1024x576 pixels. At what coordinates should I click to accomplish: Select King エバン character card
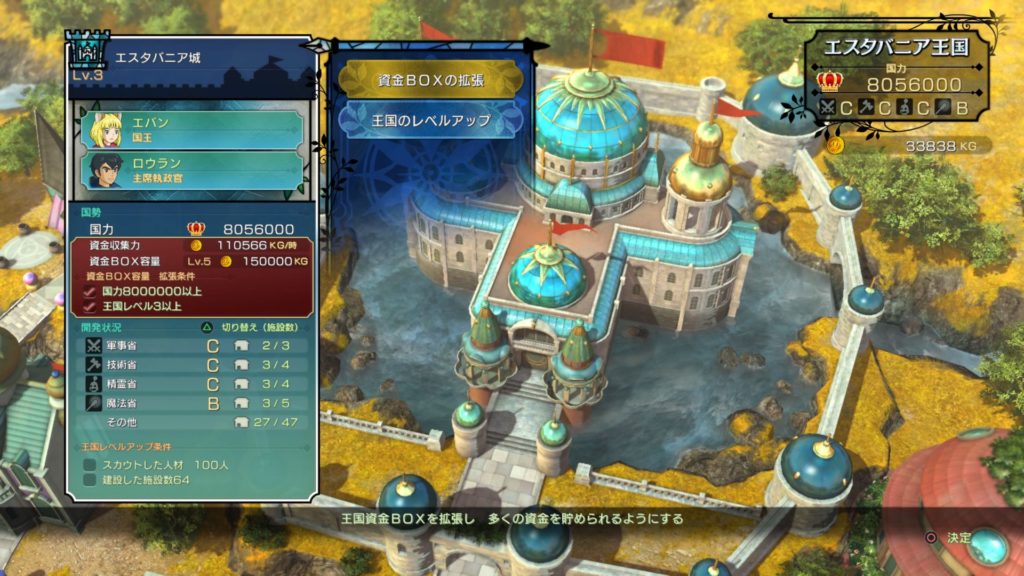pyautogui.click(x=192, y=130)
